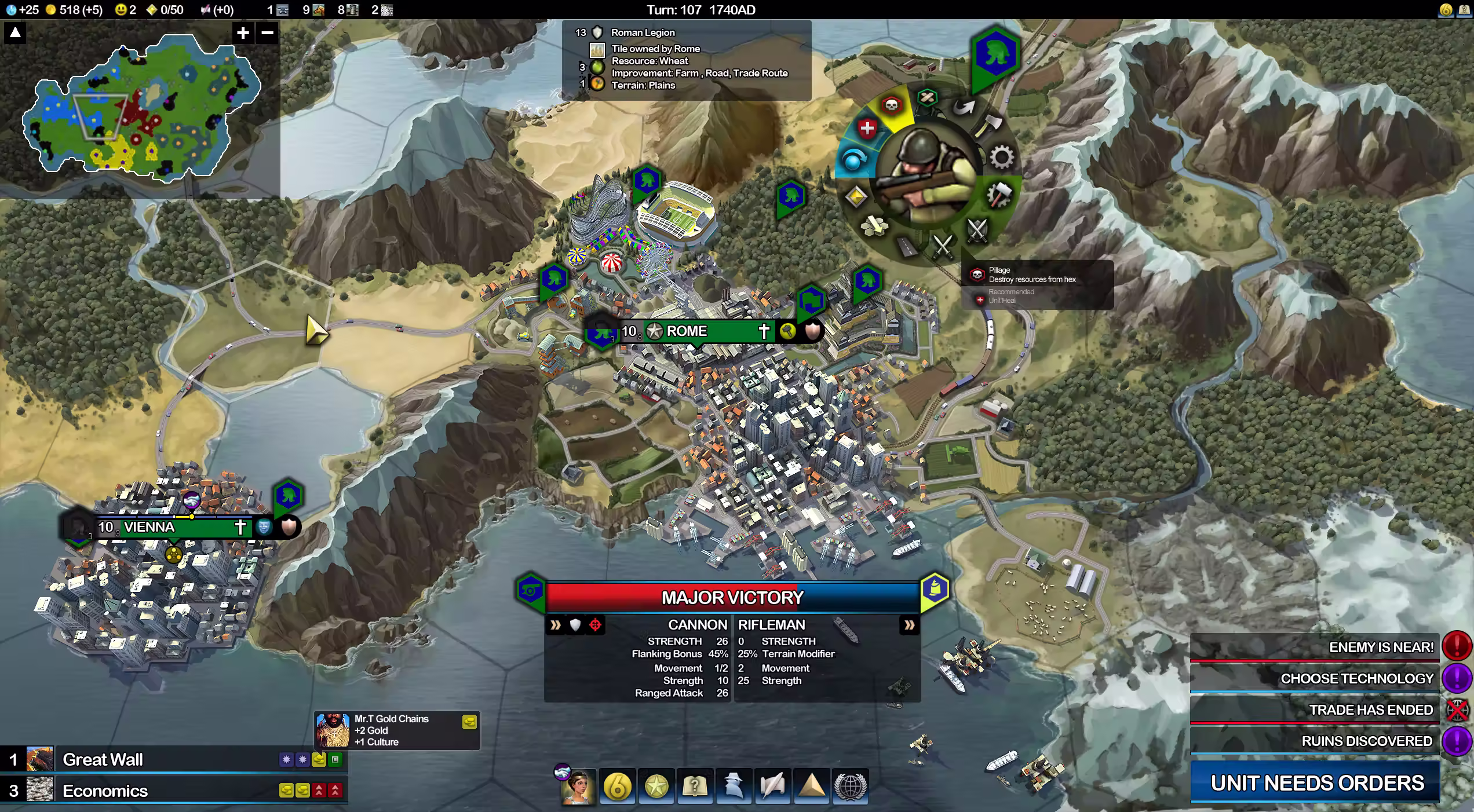
Task: Choose the Pillage skull action
Action: pos(891,105)
